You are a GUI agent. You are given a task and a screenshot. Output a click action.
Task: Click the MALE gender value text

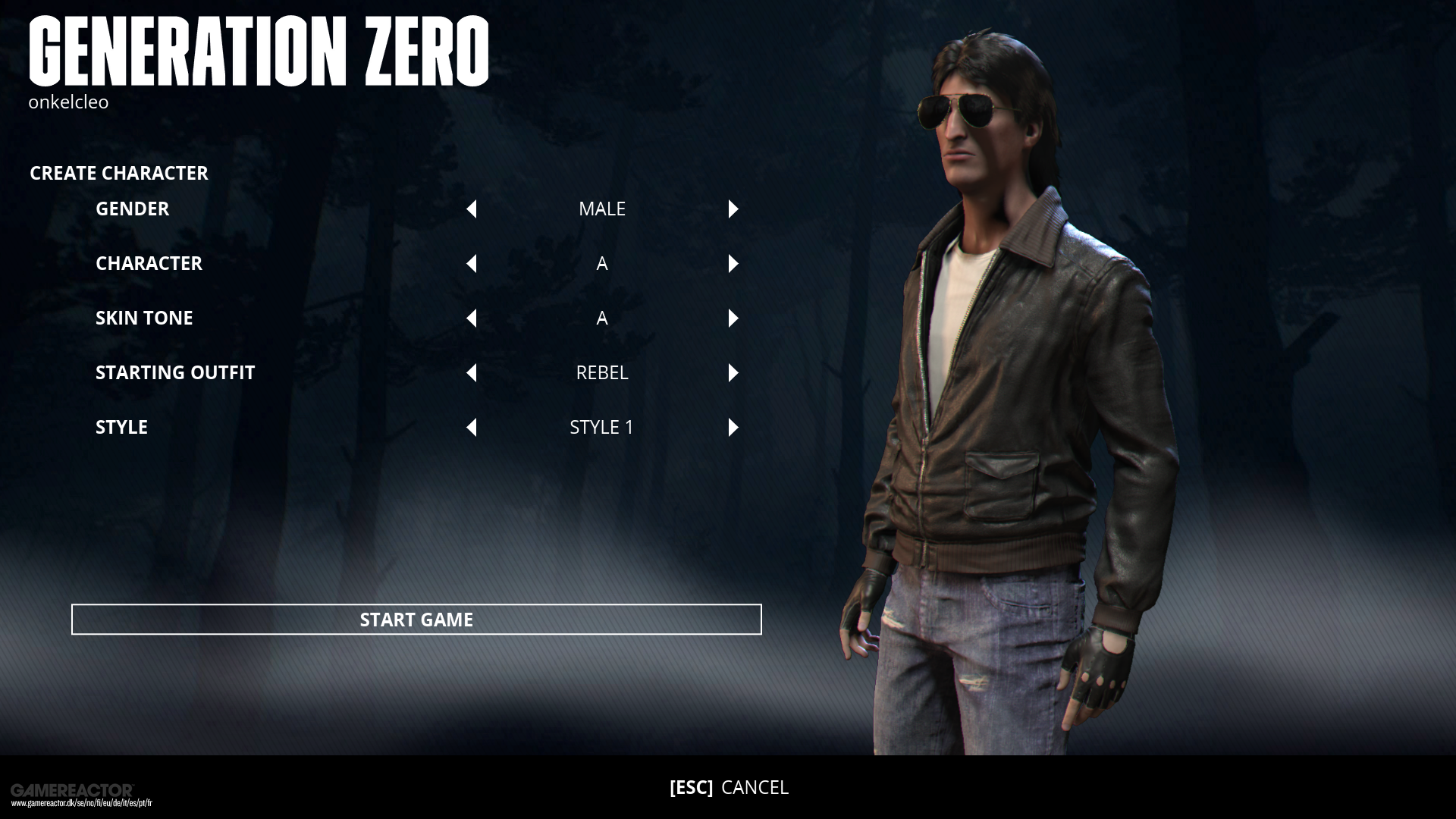coord(602,209)
